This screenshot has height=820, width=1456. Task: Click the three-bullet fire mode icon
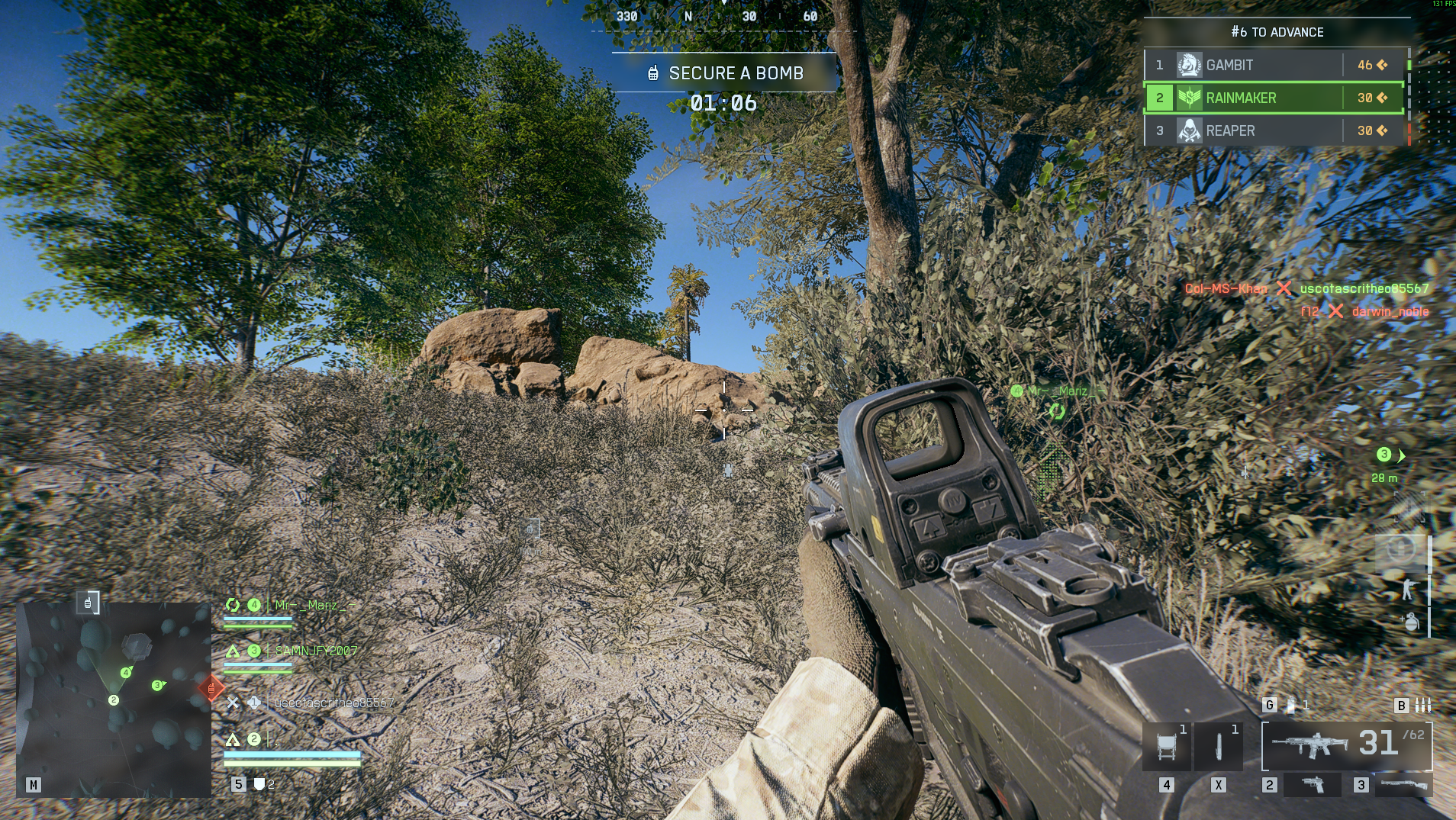click(1423, 706)
